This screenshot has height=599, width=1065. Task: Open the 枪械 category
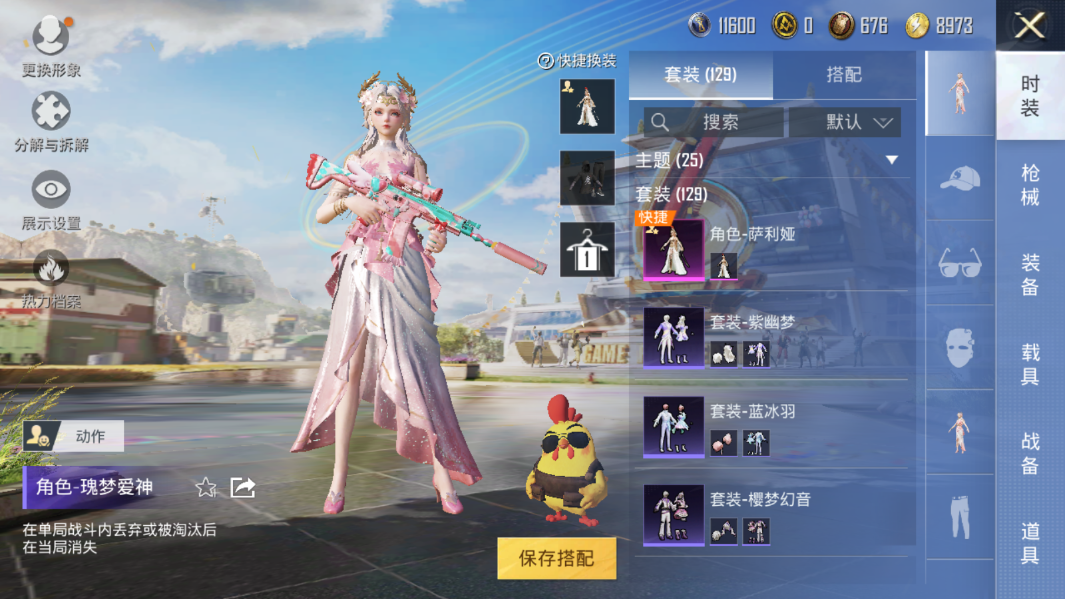tap(1030, 185)
